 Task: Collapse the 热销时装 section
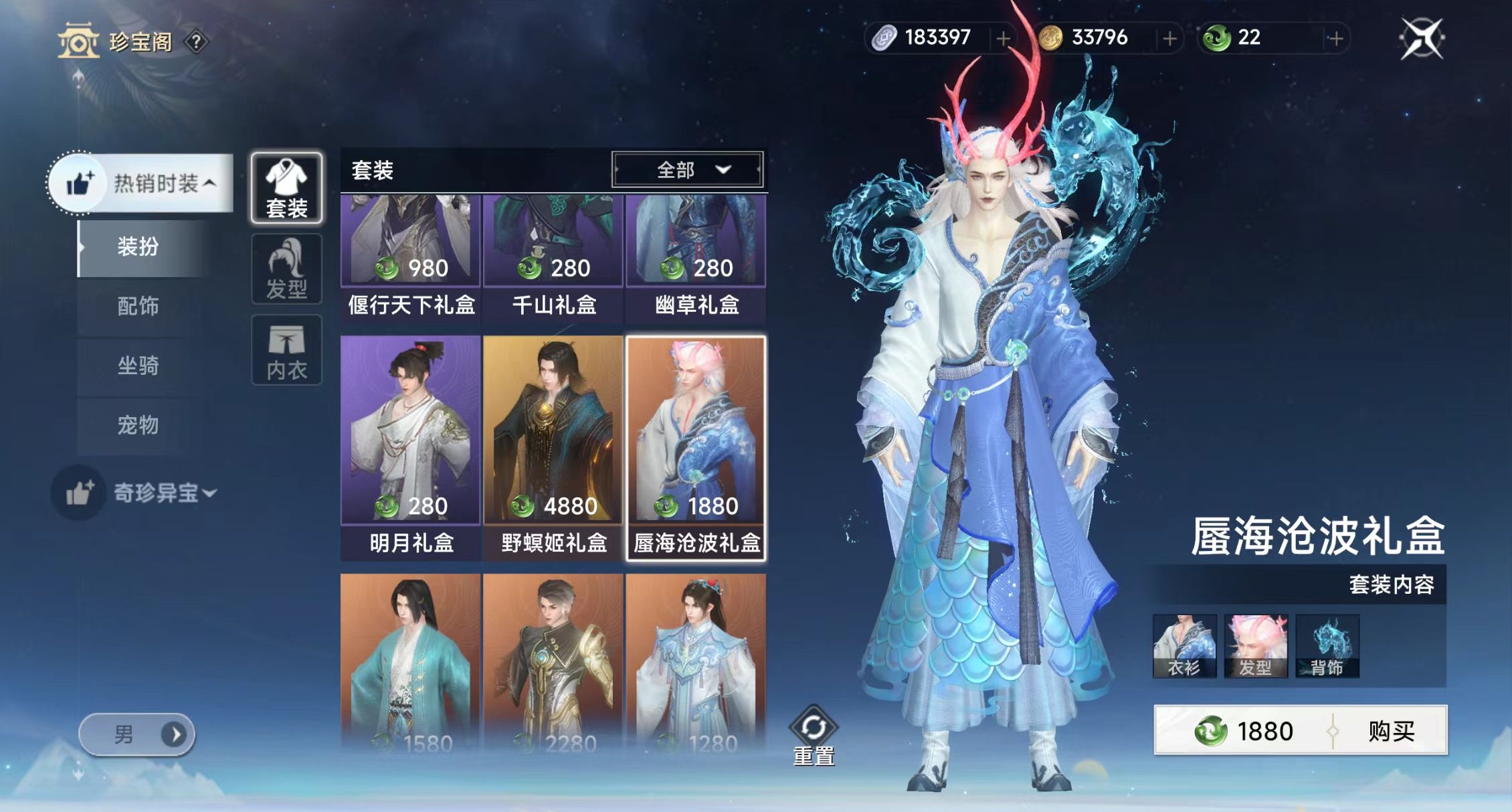pos(156,182)
